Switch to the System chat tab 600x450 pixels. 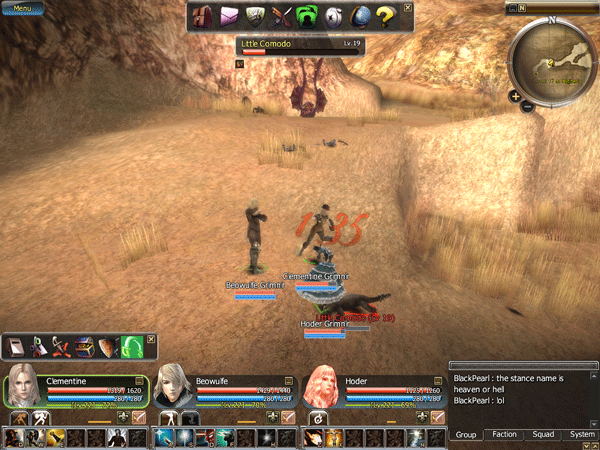click(x=582, y=435)
